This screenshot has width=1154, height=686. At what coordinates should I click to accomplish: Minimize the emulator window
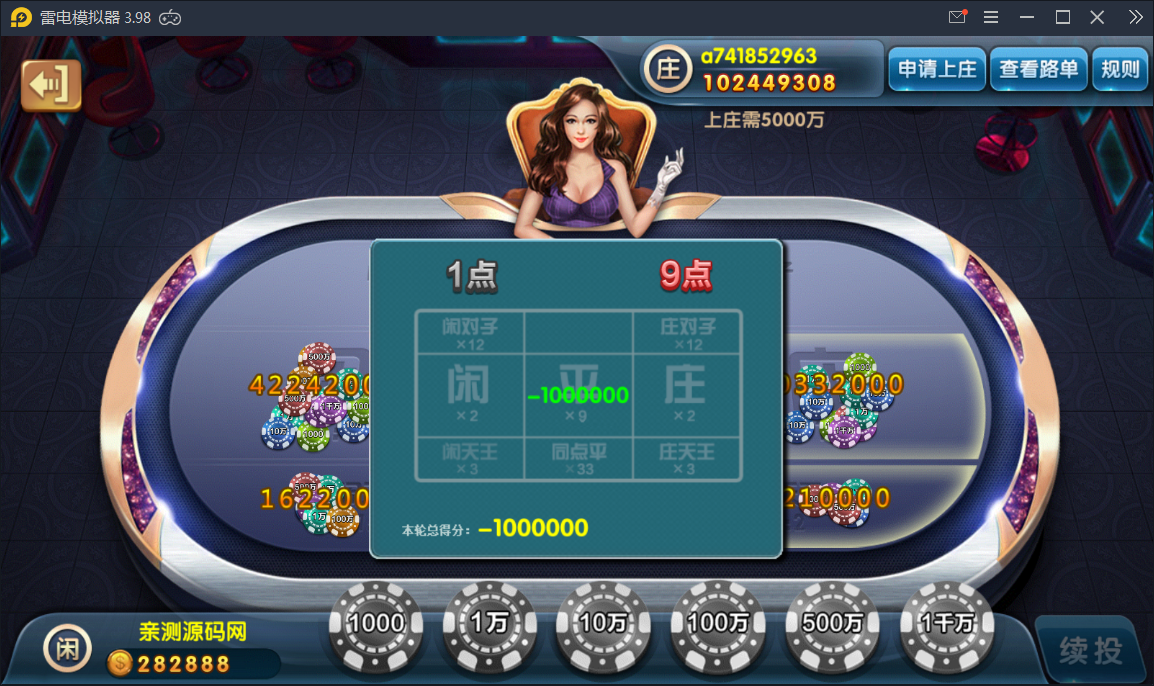[1027, 17]
